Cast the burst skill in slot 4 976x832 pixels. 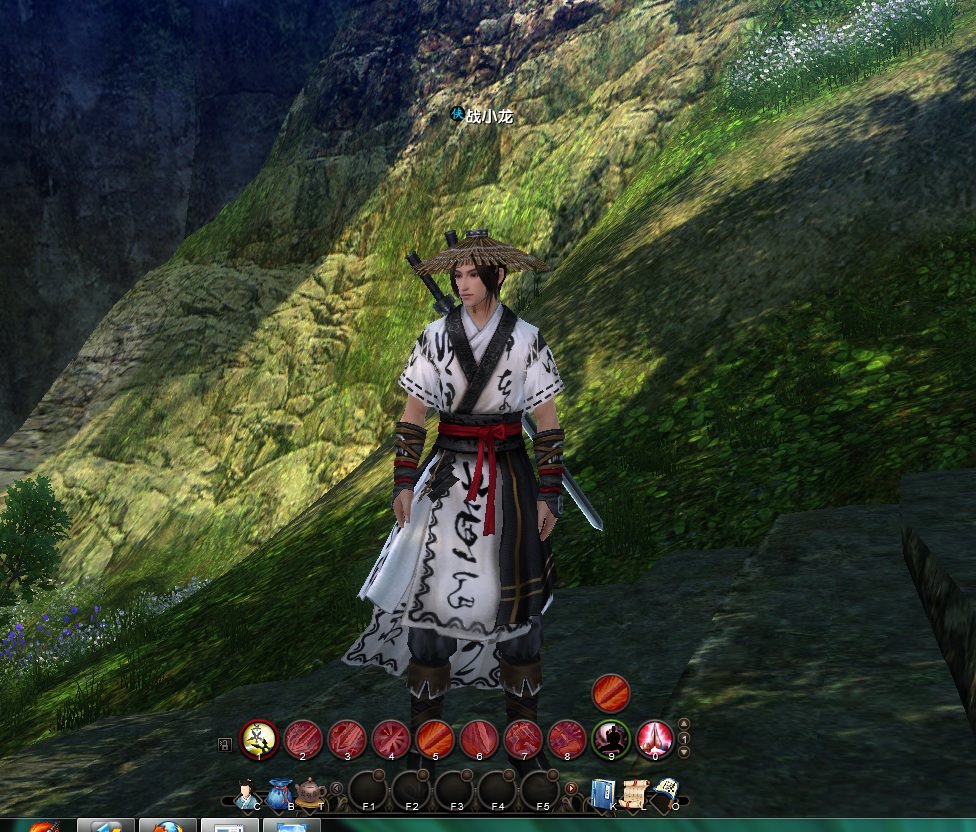coord(391,739)
